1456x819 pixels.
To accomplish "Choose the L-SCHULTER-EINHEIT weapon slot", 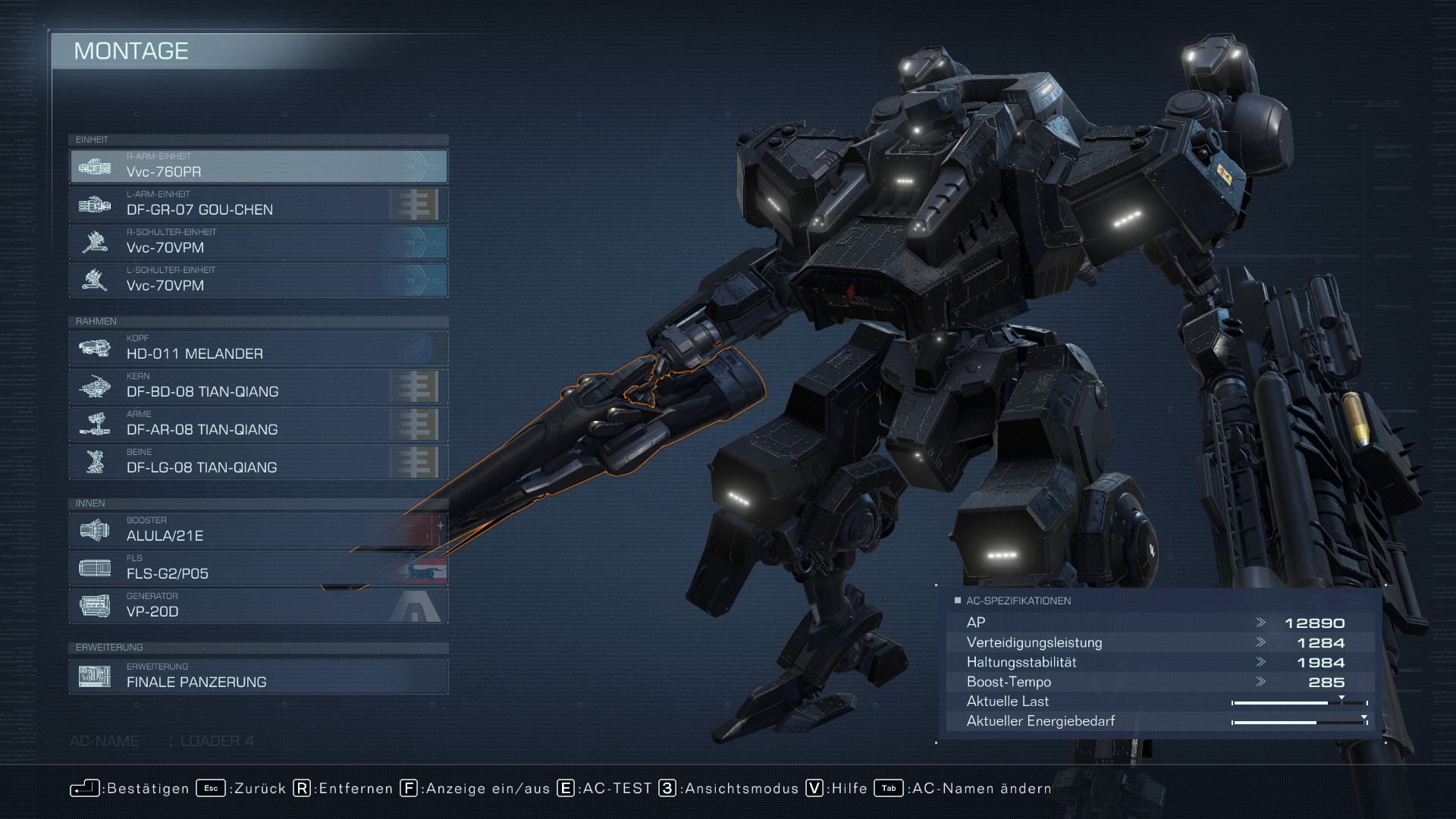I will click(259, 280).
